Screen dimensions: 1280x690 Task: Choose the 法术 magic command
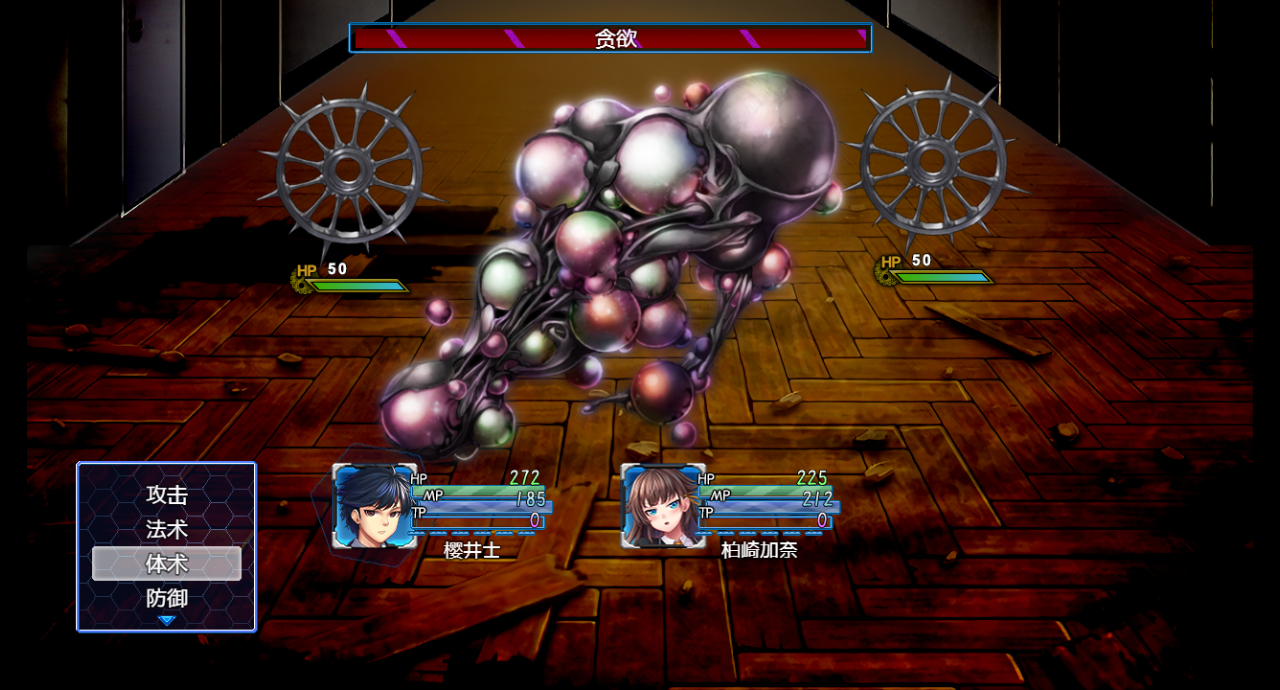click(167, 529)
